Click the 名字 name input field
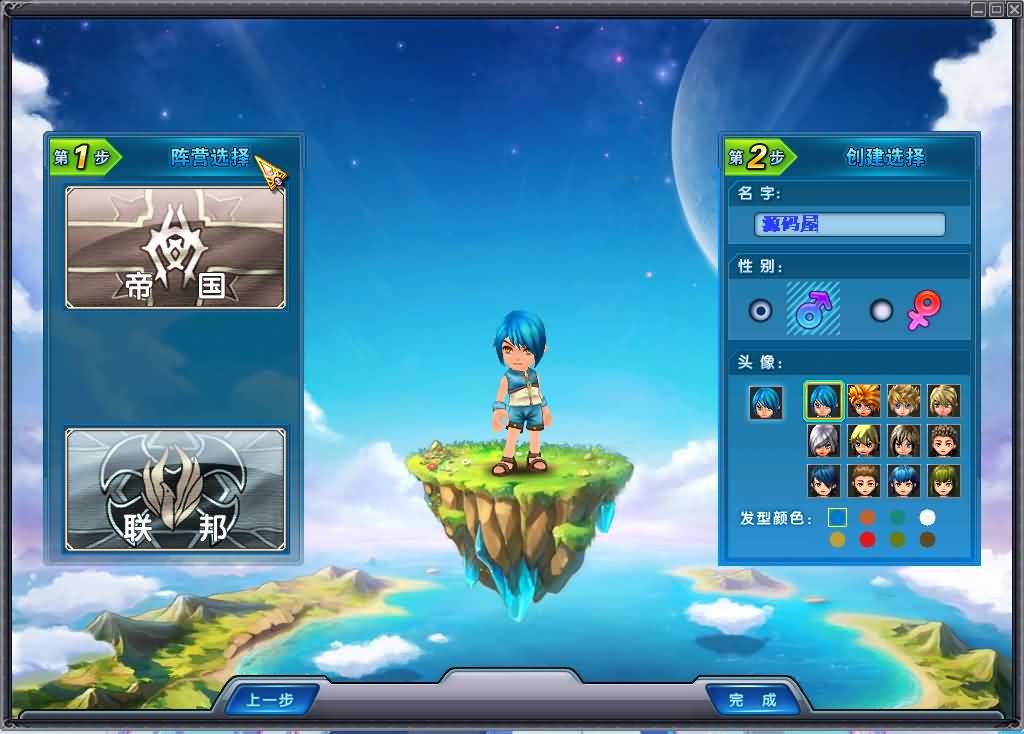This screenshot has height=734, width=1024. pyautogui.click(x=849, y=224)
